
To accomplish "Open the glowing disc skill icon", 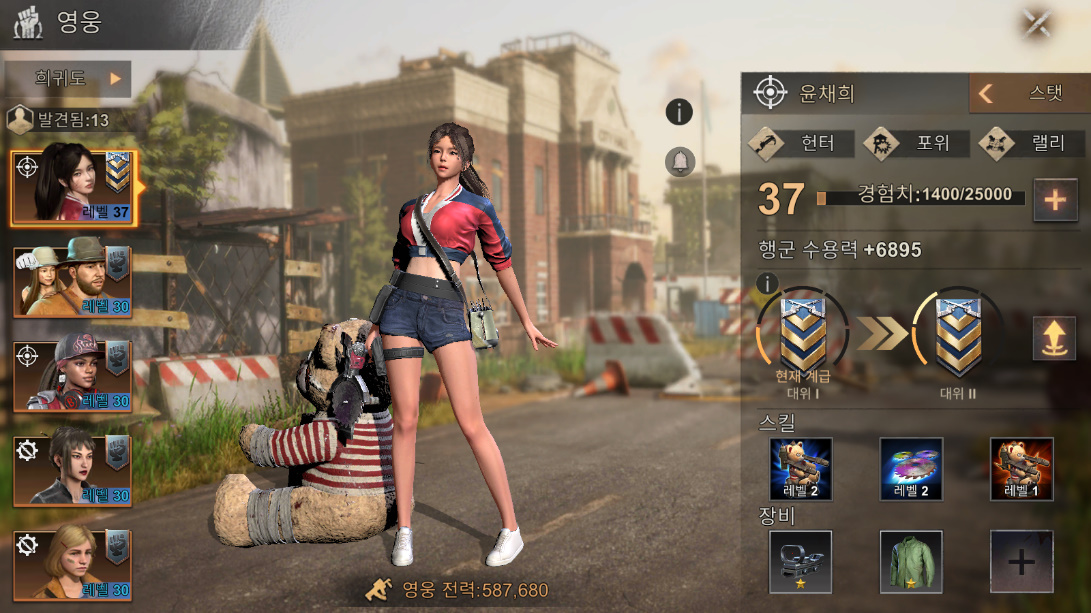I will pyautogui.click(x=911, y=468).
